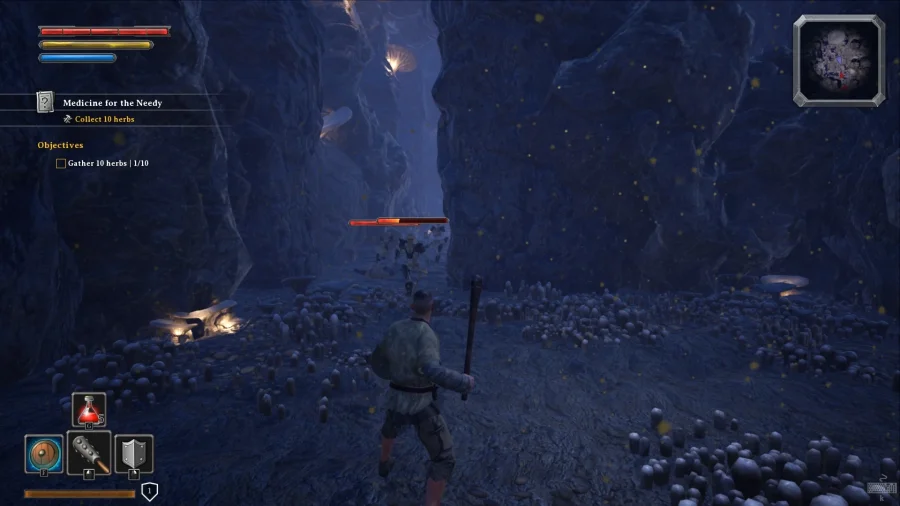Select the silver shield slot

133,453
